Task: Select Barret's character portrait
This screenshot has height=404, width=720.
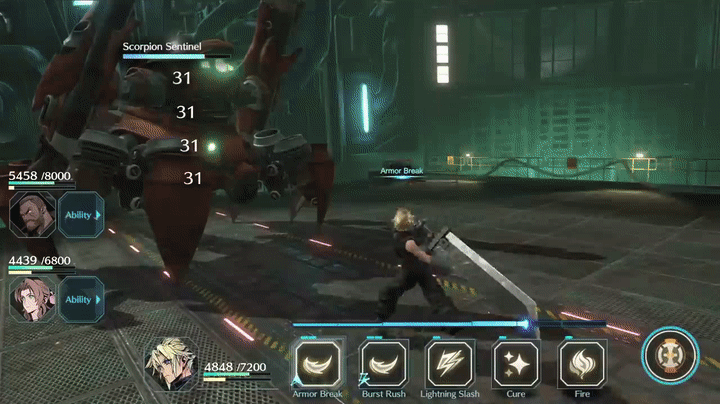Action: coord(32,214)
